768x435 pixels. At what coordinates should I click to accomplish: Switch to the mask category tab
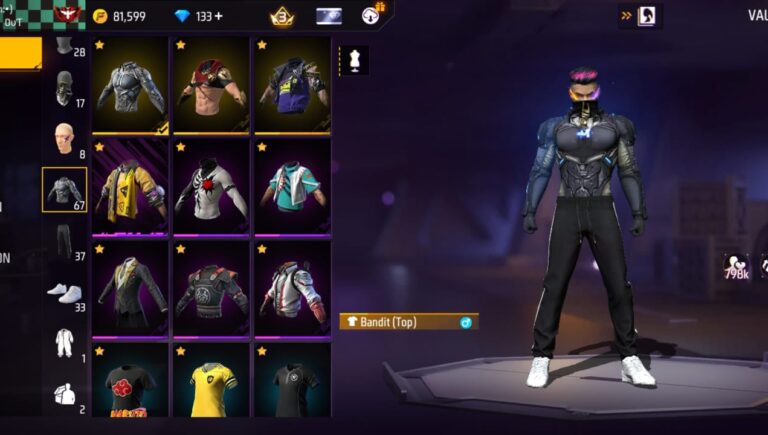(x=65, y=88)
